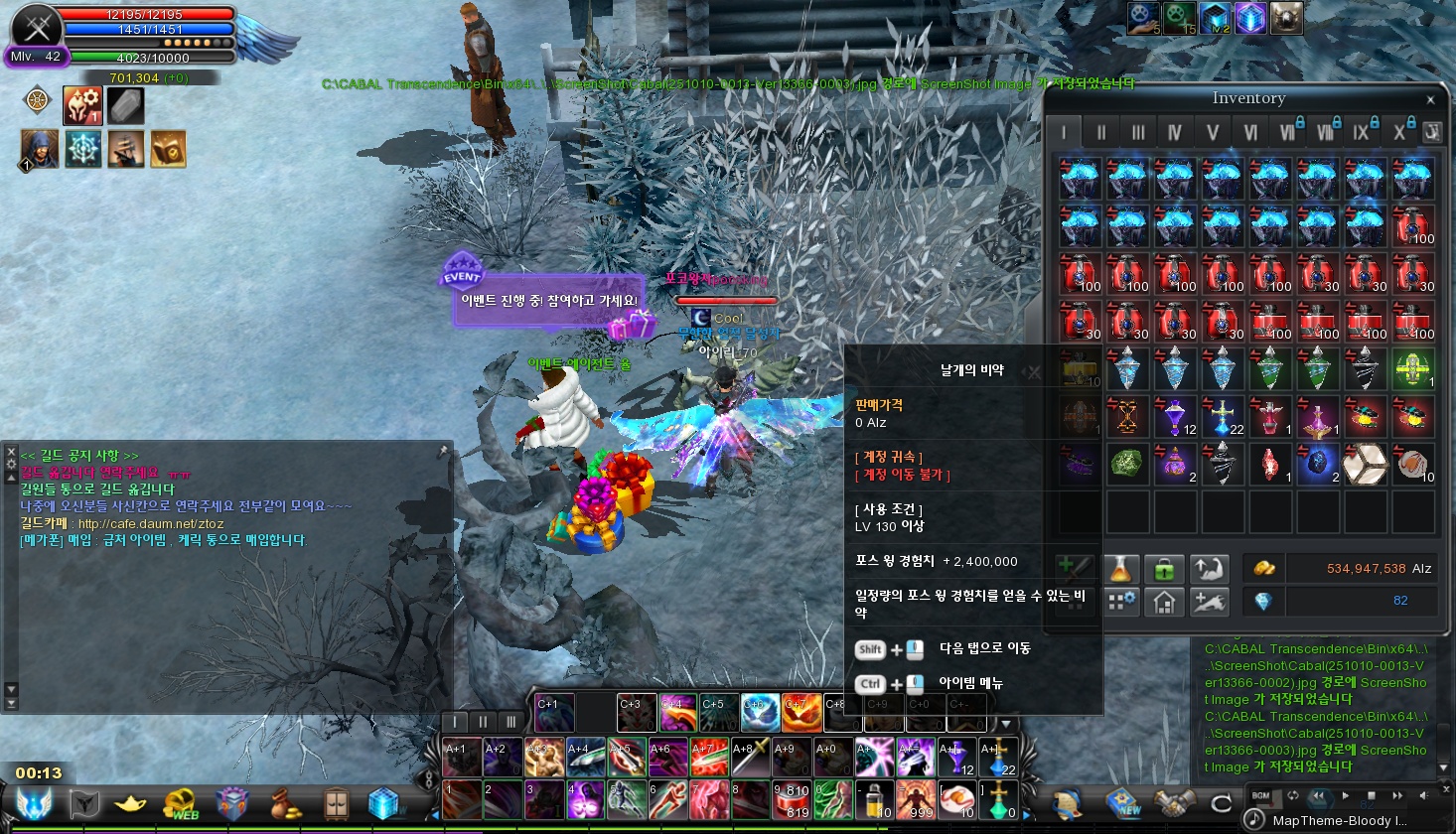Use the blue cross potion with 22 stack

tap(1222, 417)
